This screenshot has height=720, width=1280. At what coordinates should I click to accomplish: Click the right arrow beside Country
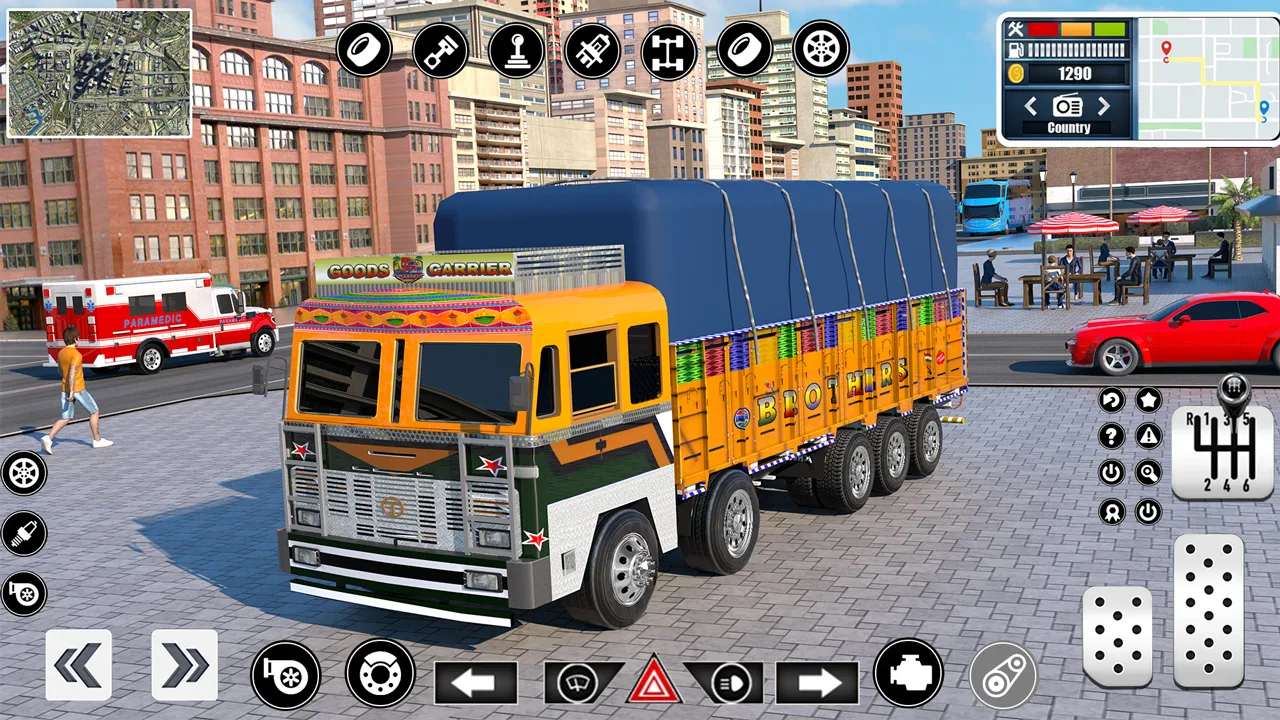1104,106
